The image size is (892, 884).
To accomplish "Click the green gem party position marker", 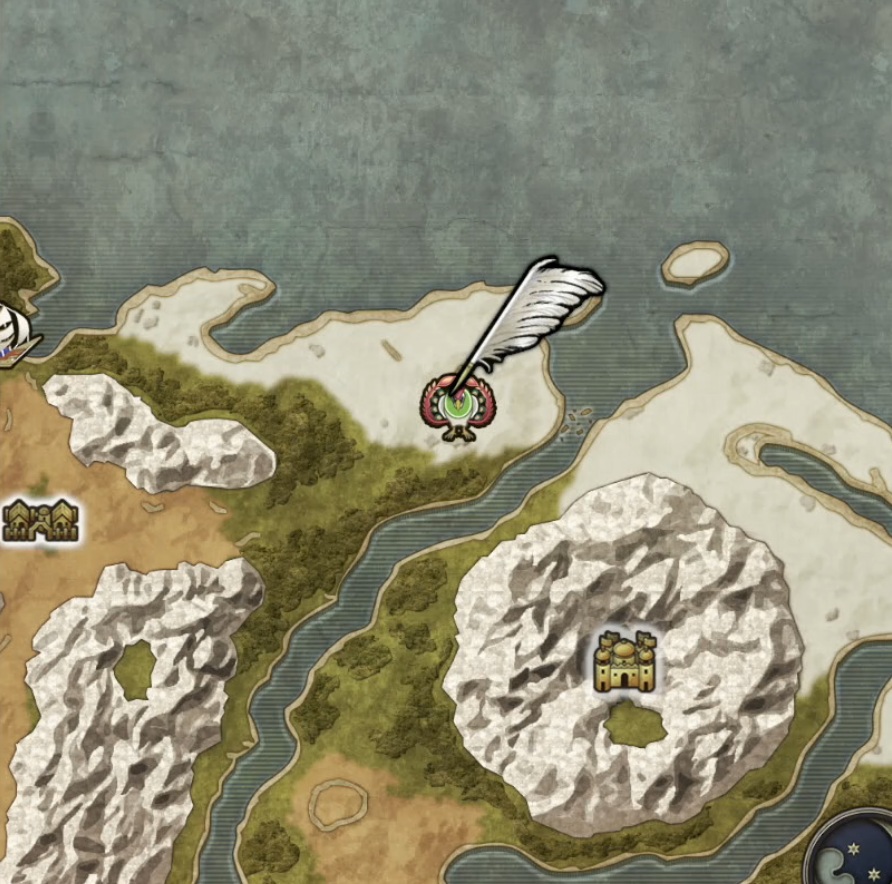I will pyautogui.click(x=457, y=407).
